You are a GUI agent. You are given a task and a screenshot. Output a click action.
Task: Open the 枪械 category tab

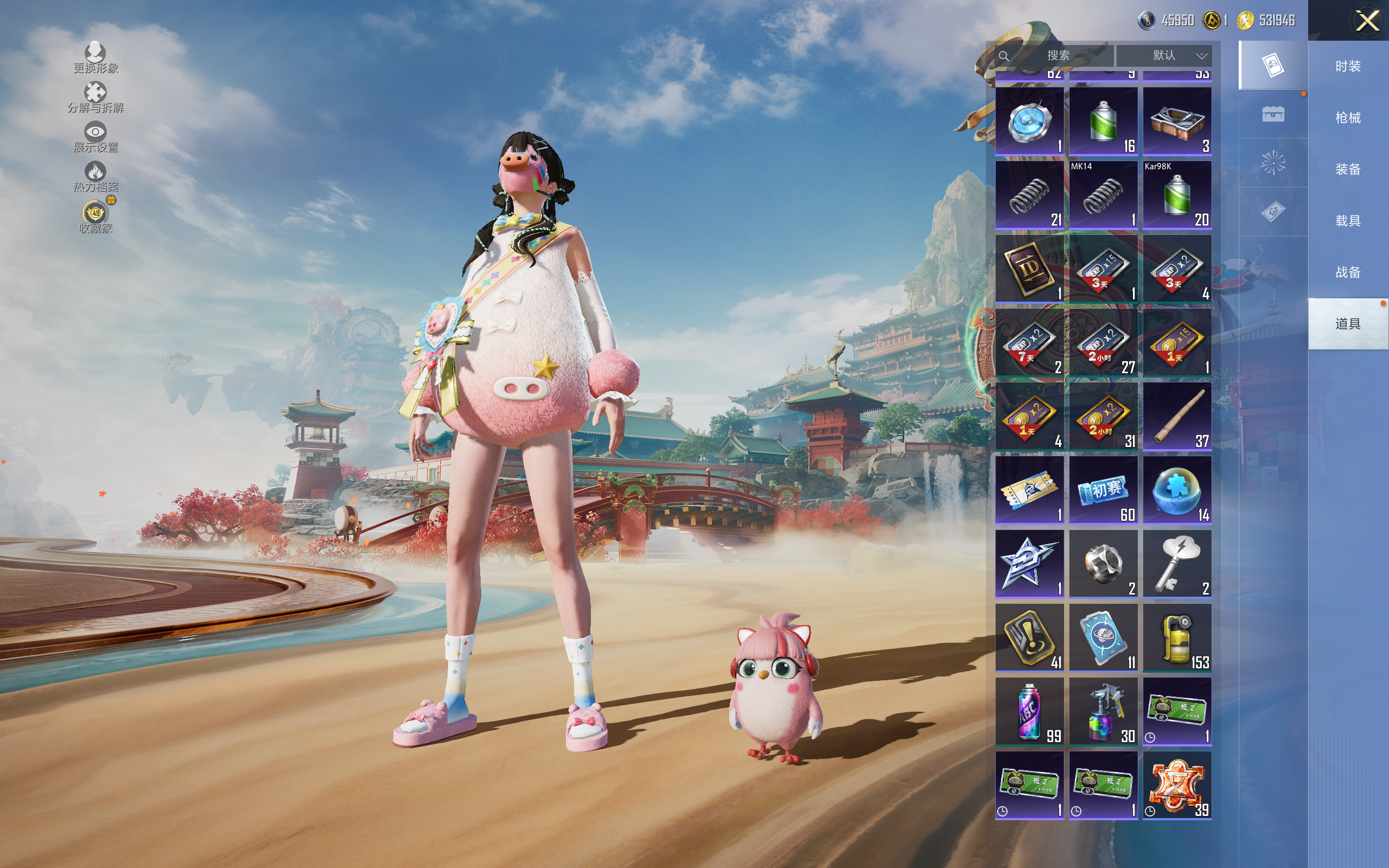click(1347, 118)
